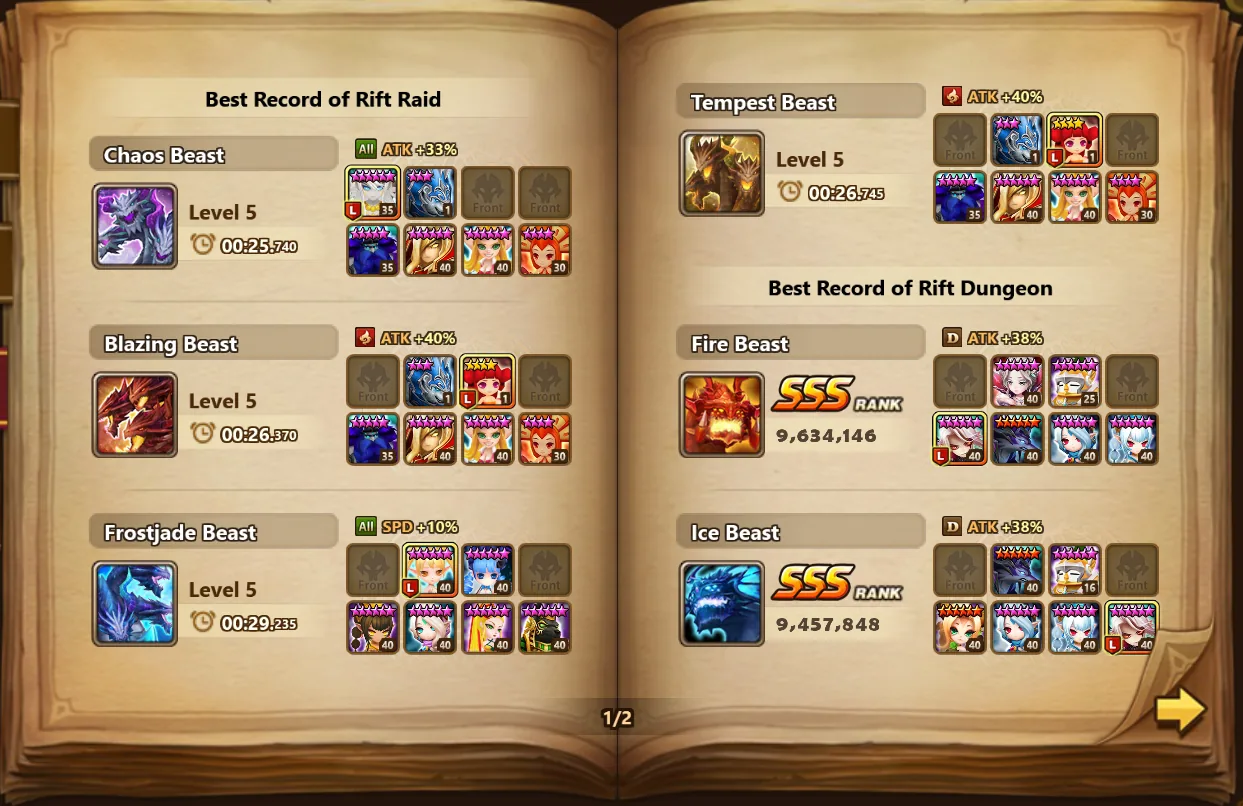Select the Ice Beast portrait

tap(722, 603)
